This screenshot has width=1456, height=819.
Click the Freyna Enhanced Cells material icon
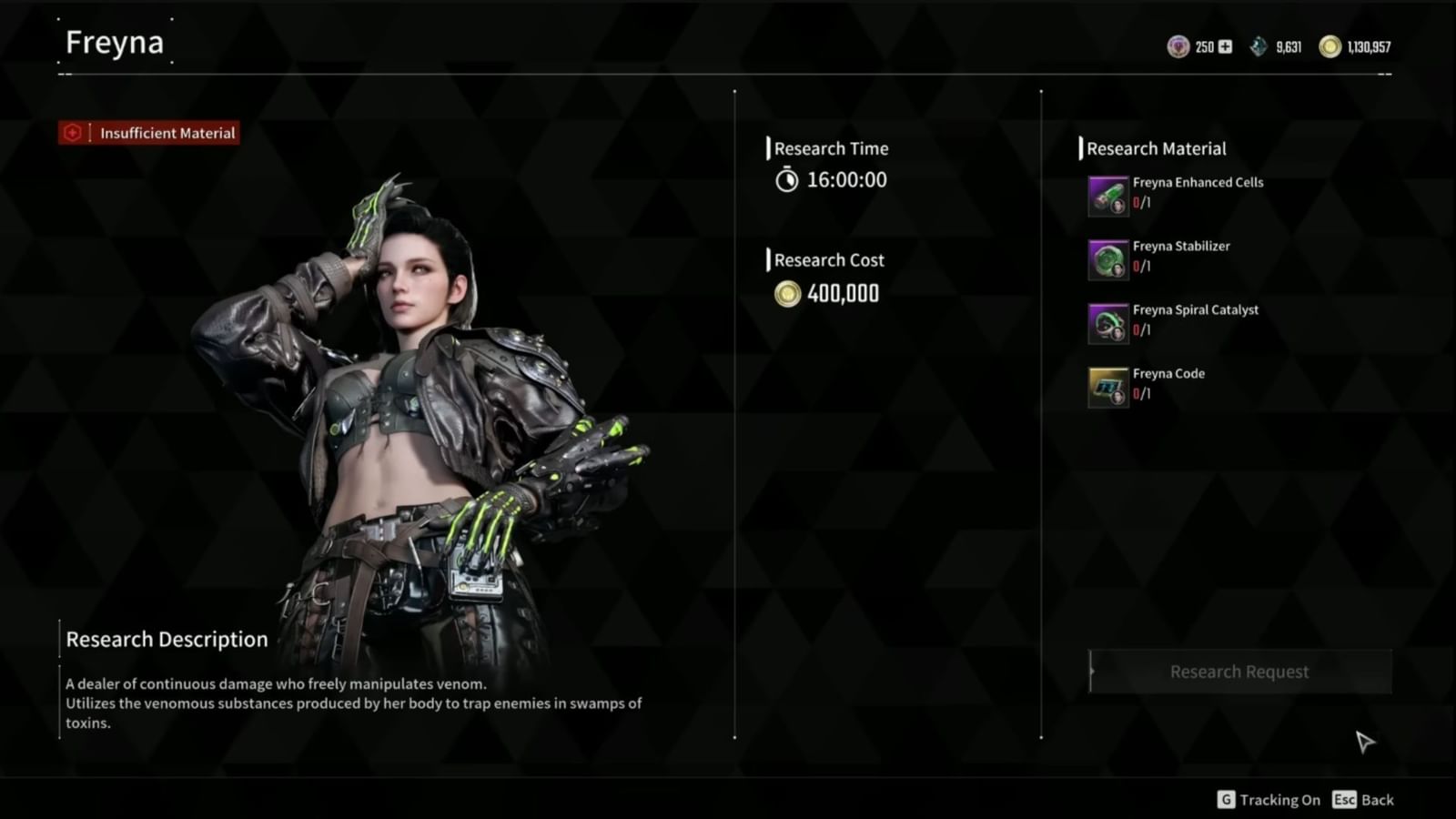pos(1107,195)
